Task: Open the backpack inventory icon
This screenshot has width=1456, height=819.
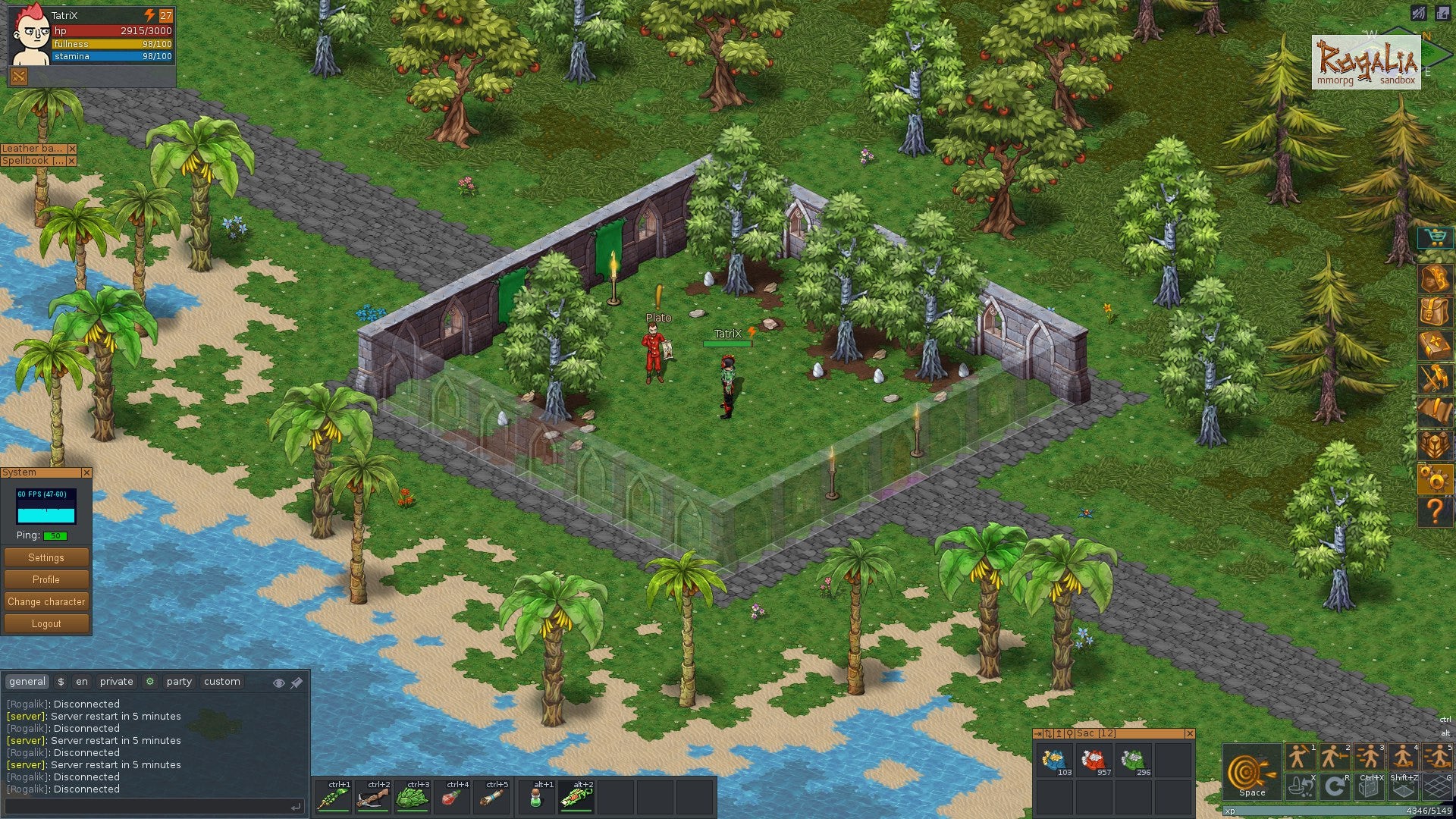Action: click(1435, 312)
